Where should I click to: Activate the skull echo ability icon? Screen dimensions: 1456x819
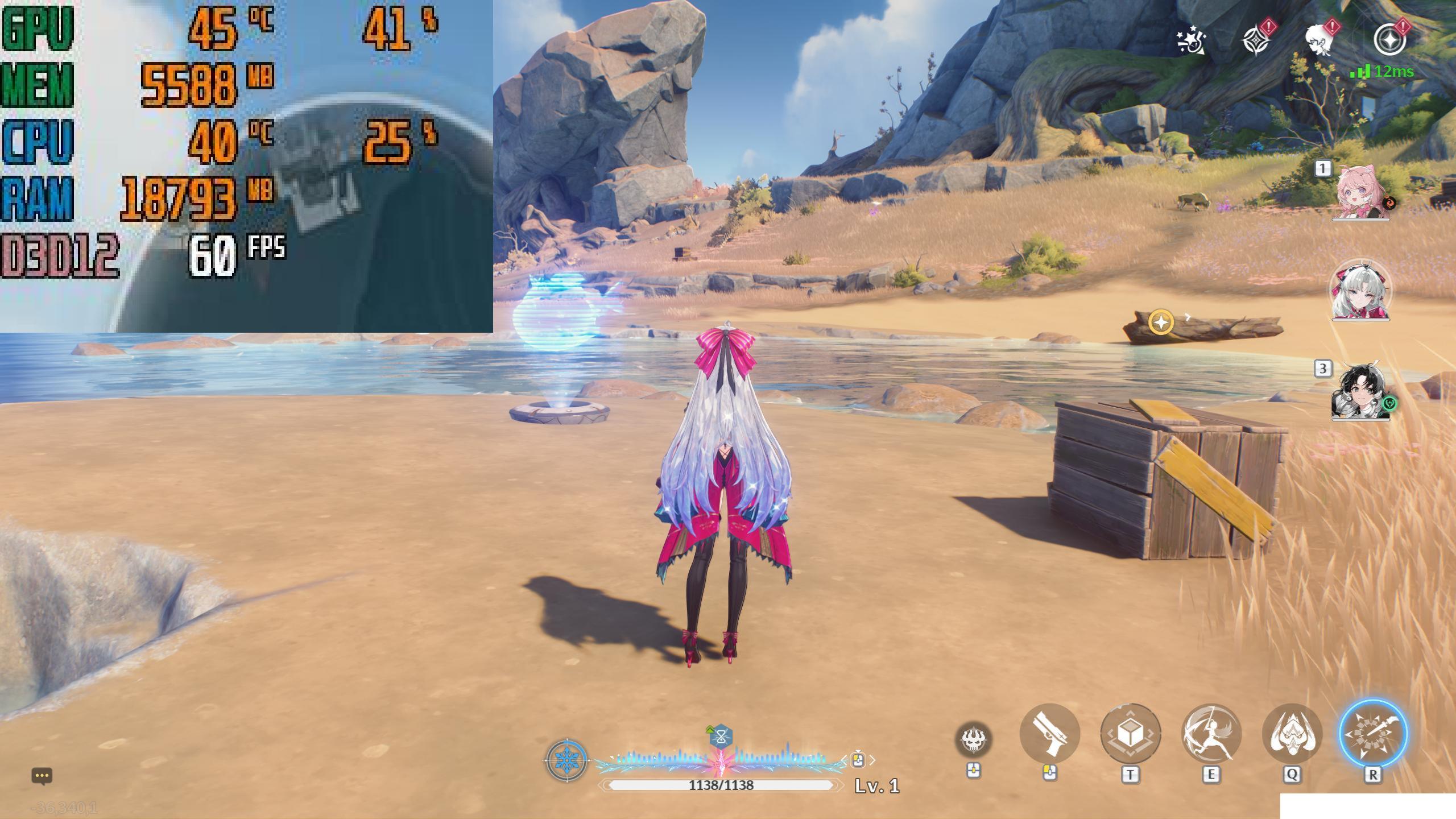pyautogui.click(x=973, y=739)
